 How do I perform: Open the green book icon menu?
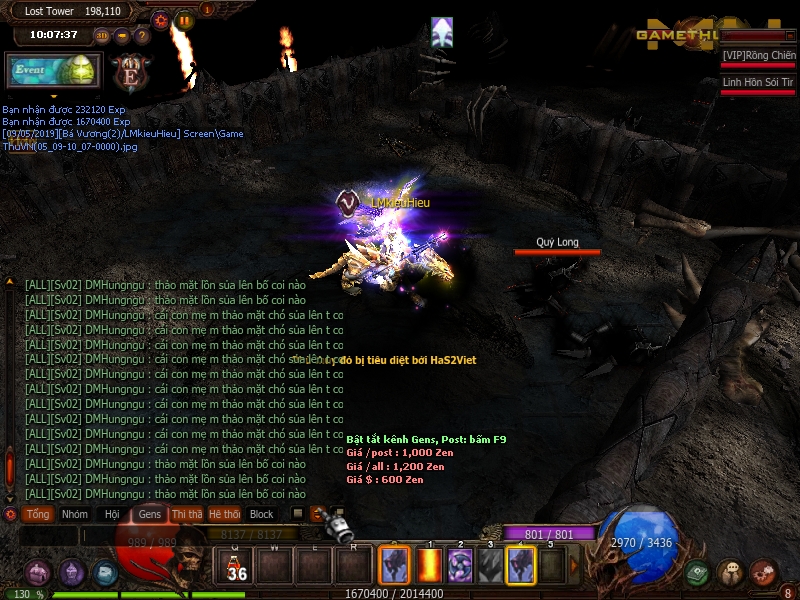coord(698,573)
